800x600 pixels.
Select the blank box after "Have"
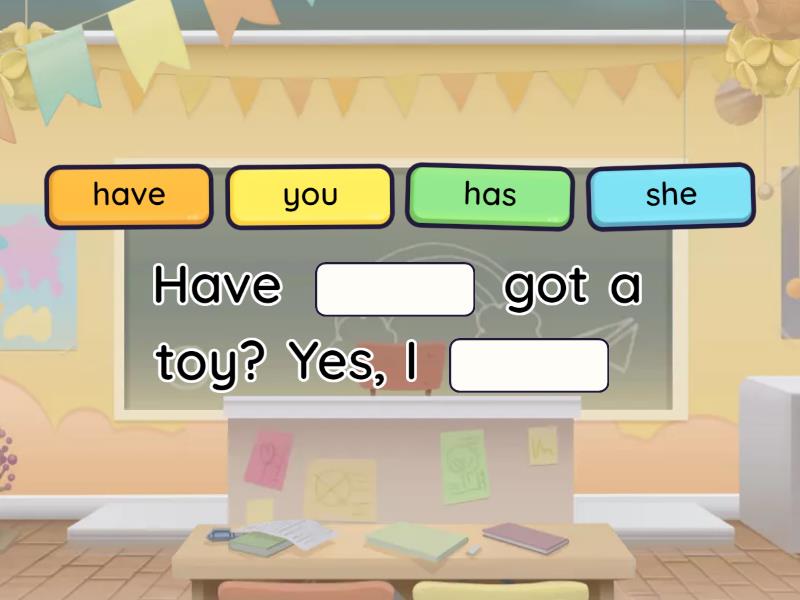pyautogui.click(x=395, y=289)
